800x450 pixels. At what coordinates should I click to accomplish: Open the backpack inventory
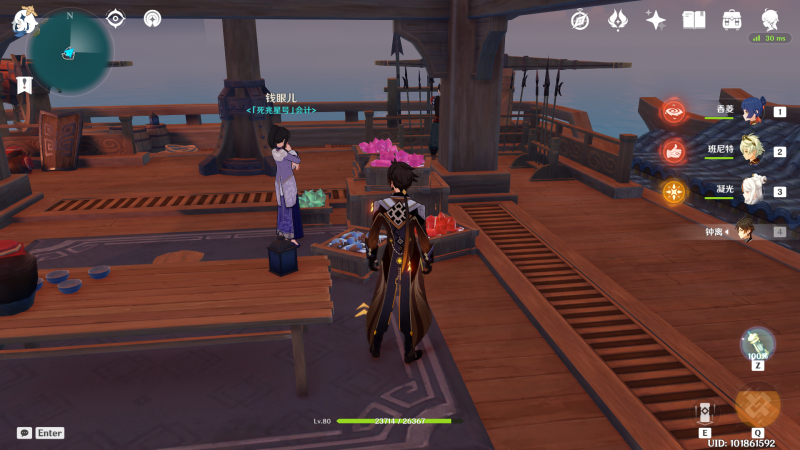coord(732,20)
